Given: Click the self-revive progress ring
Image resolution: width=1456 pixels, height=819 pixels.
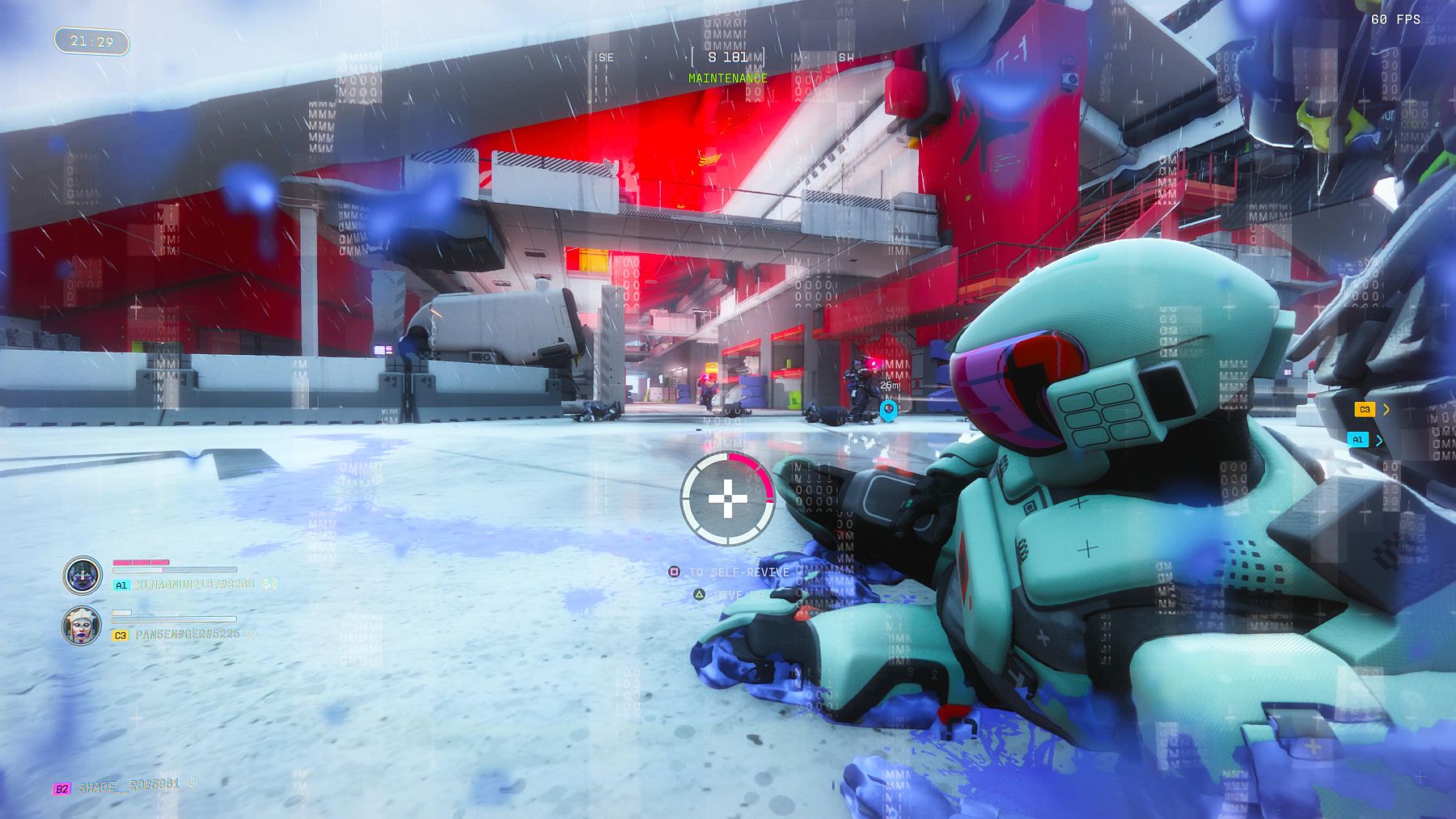Looking at the screenshot, I should click(x=727, y=499).
